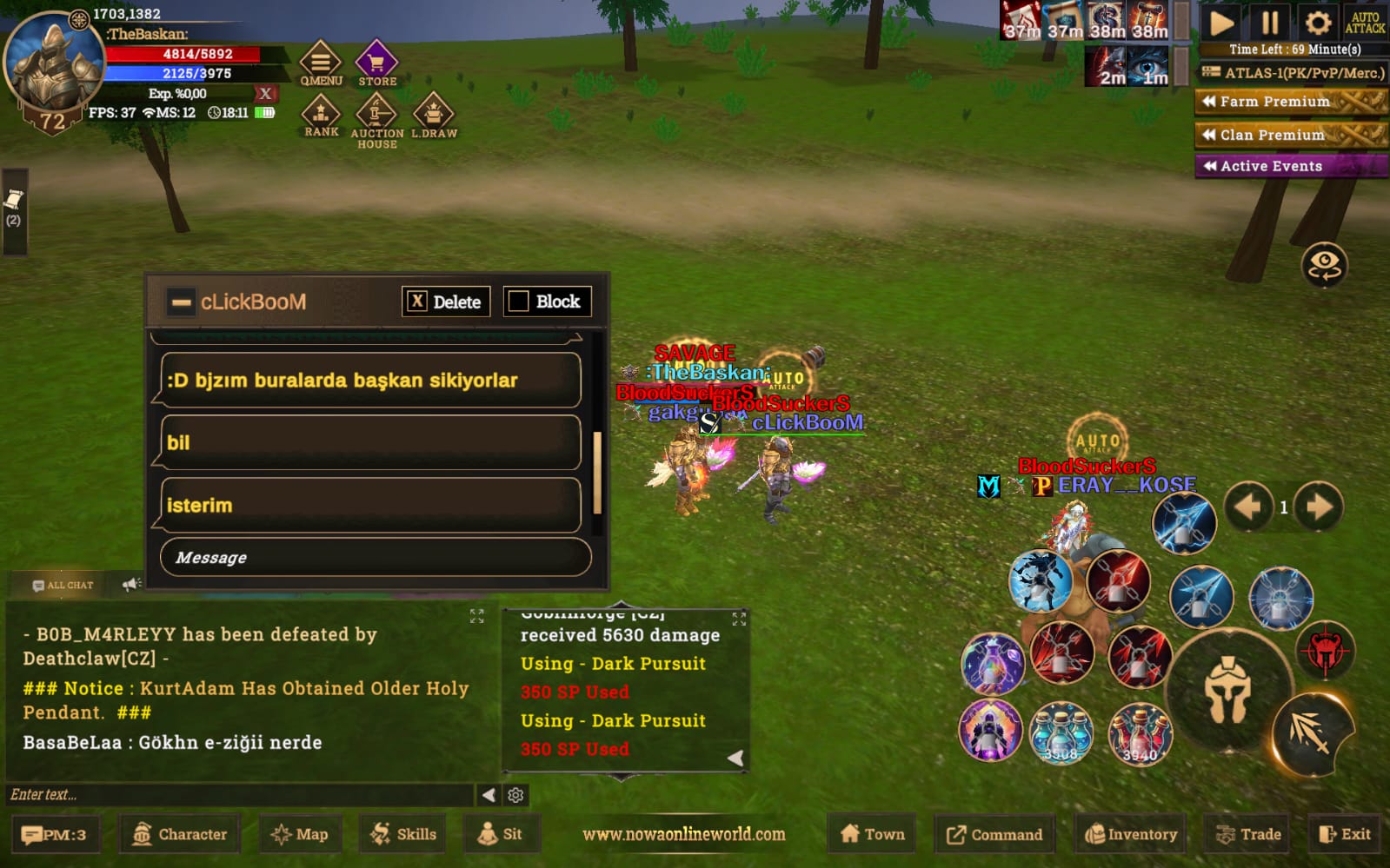Exit the game

tap(1344, 834)
